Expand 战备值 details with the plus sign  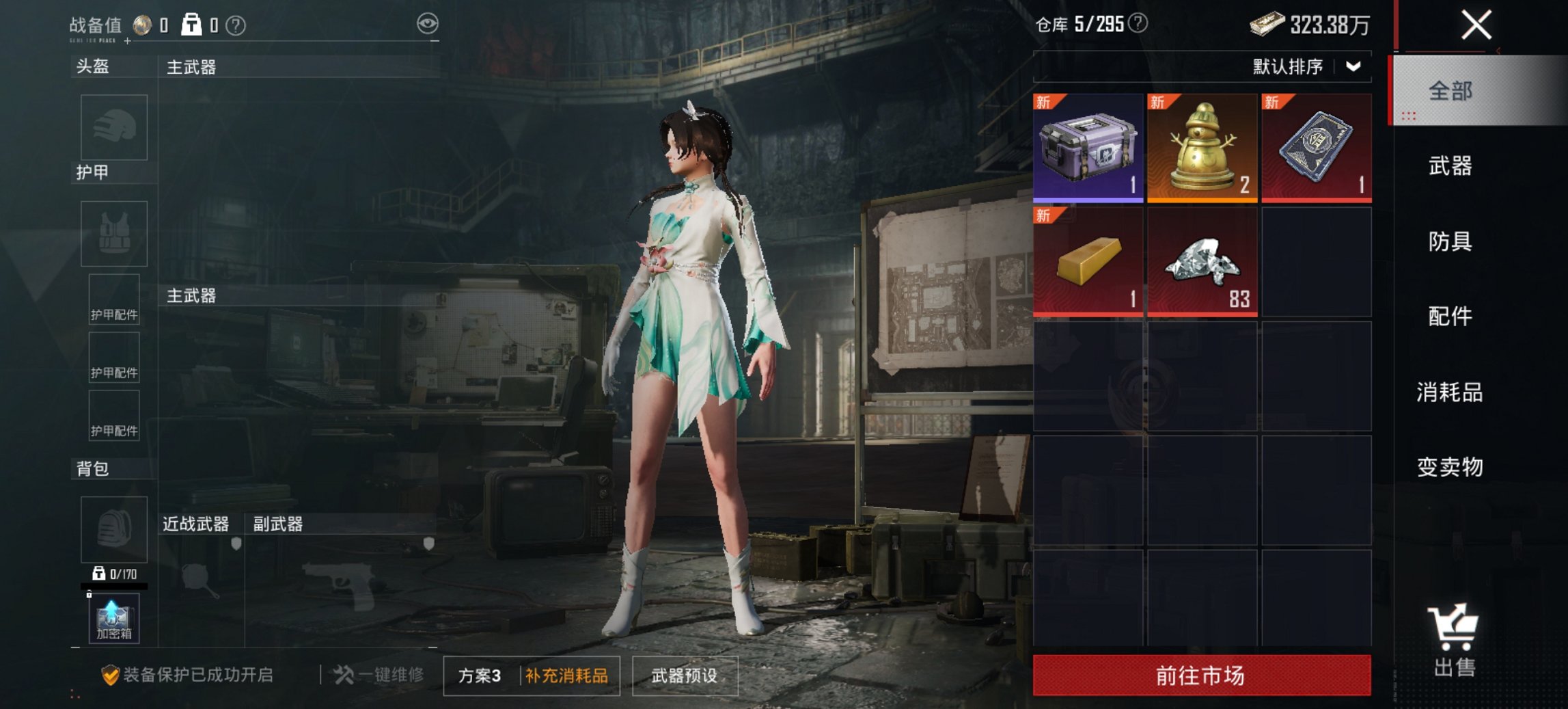(x=126, y=42)
